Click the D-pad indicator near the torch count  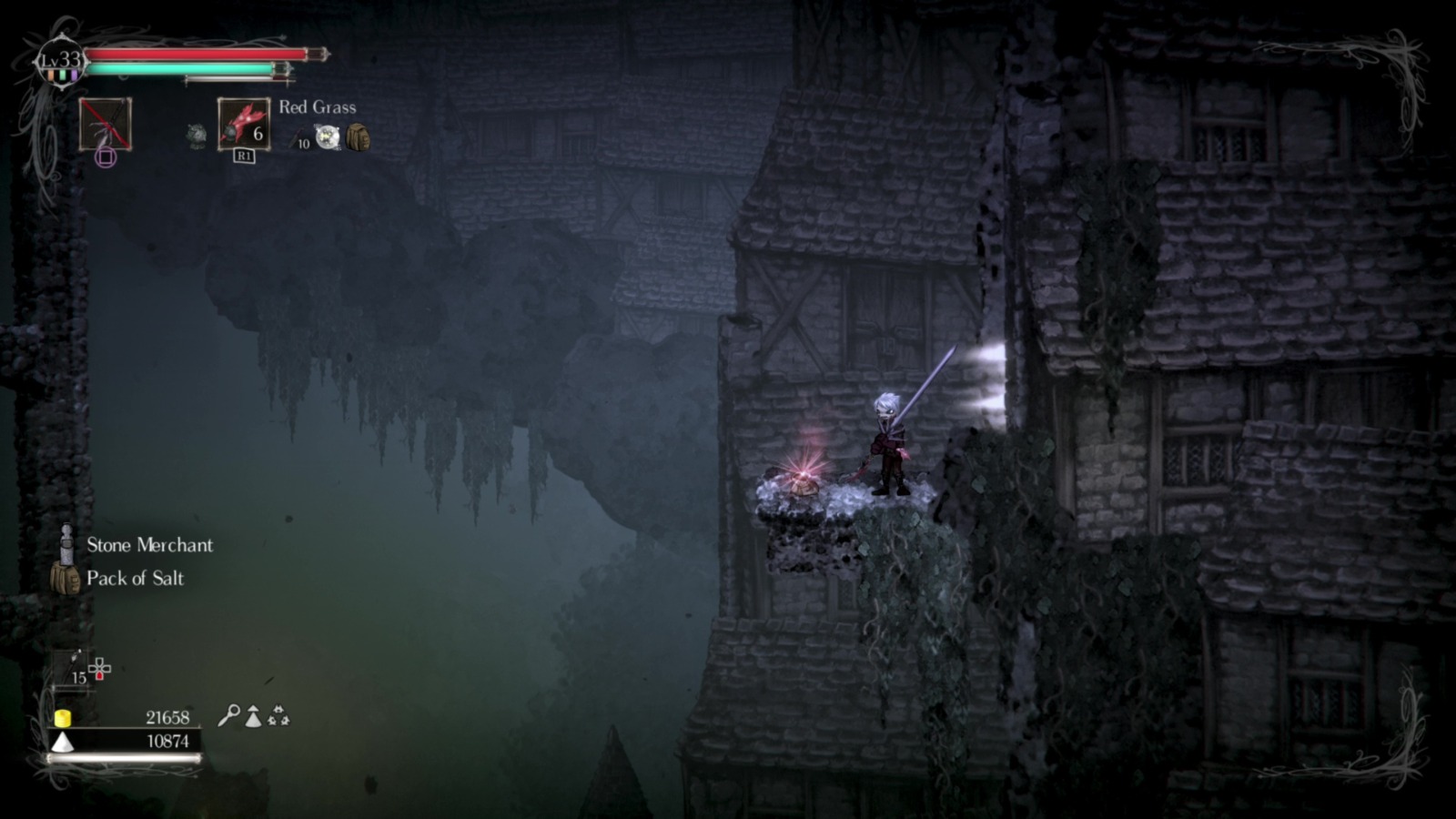[x=99, y=668]
